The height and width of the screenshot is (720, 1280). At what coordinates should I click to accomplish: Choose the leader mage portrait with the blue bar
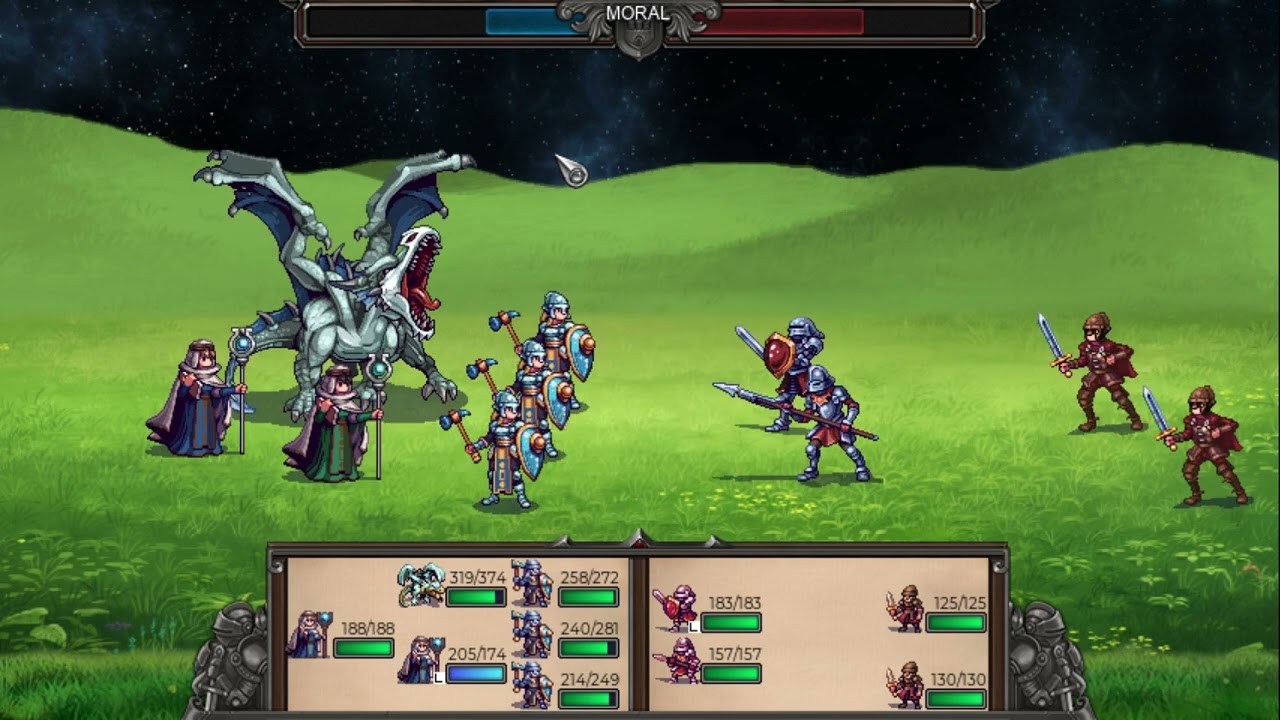coord(420,660)
